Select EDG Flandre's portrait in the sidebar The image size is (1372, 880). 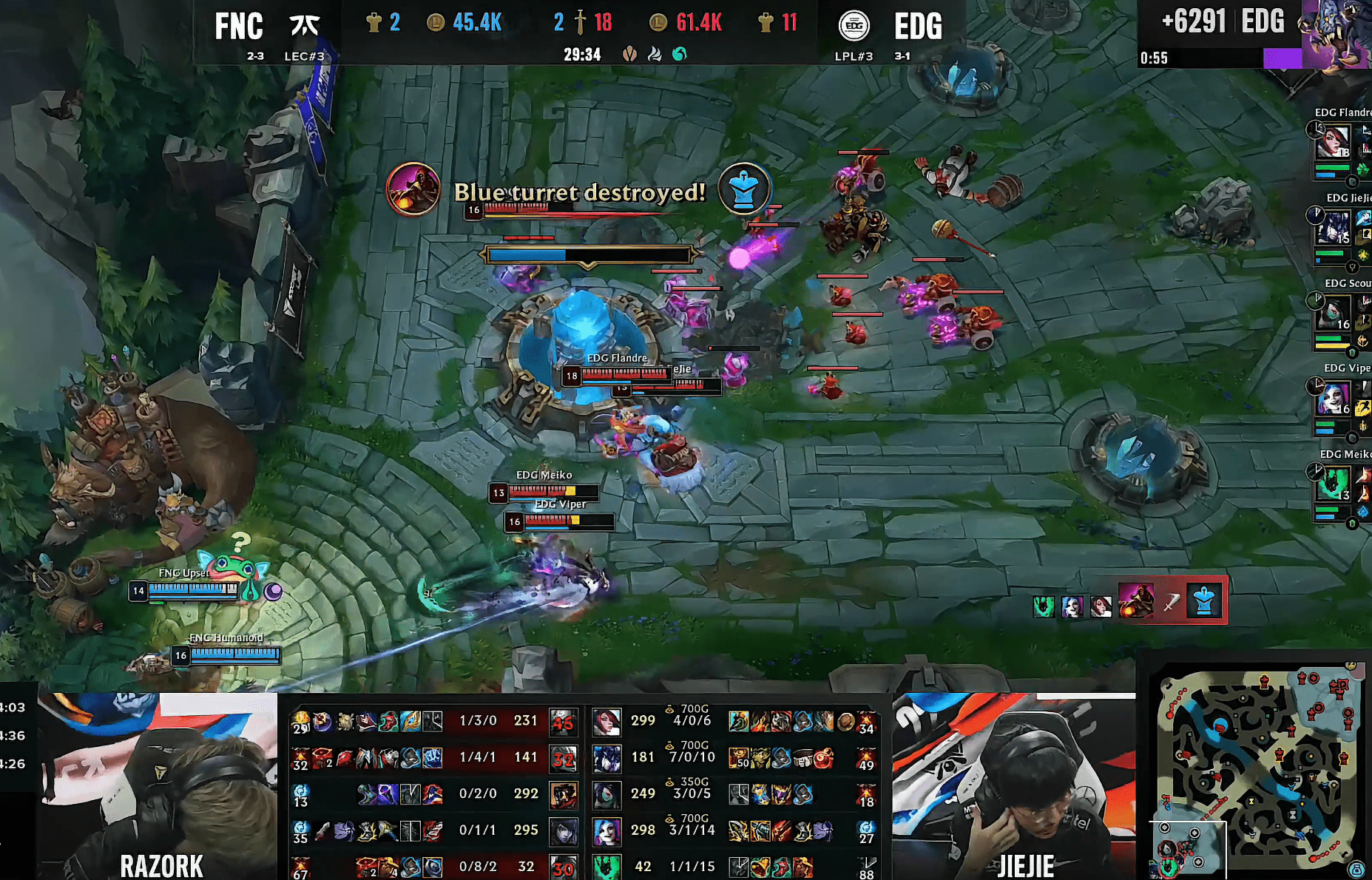coord(1333,142)
